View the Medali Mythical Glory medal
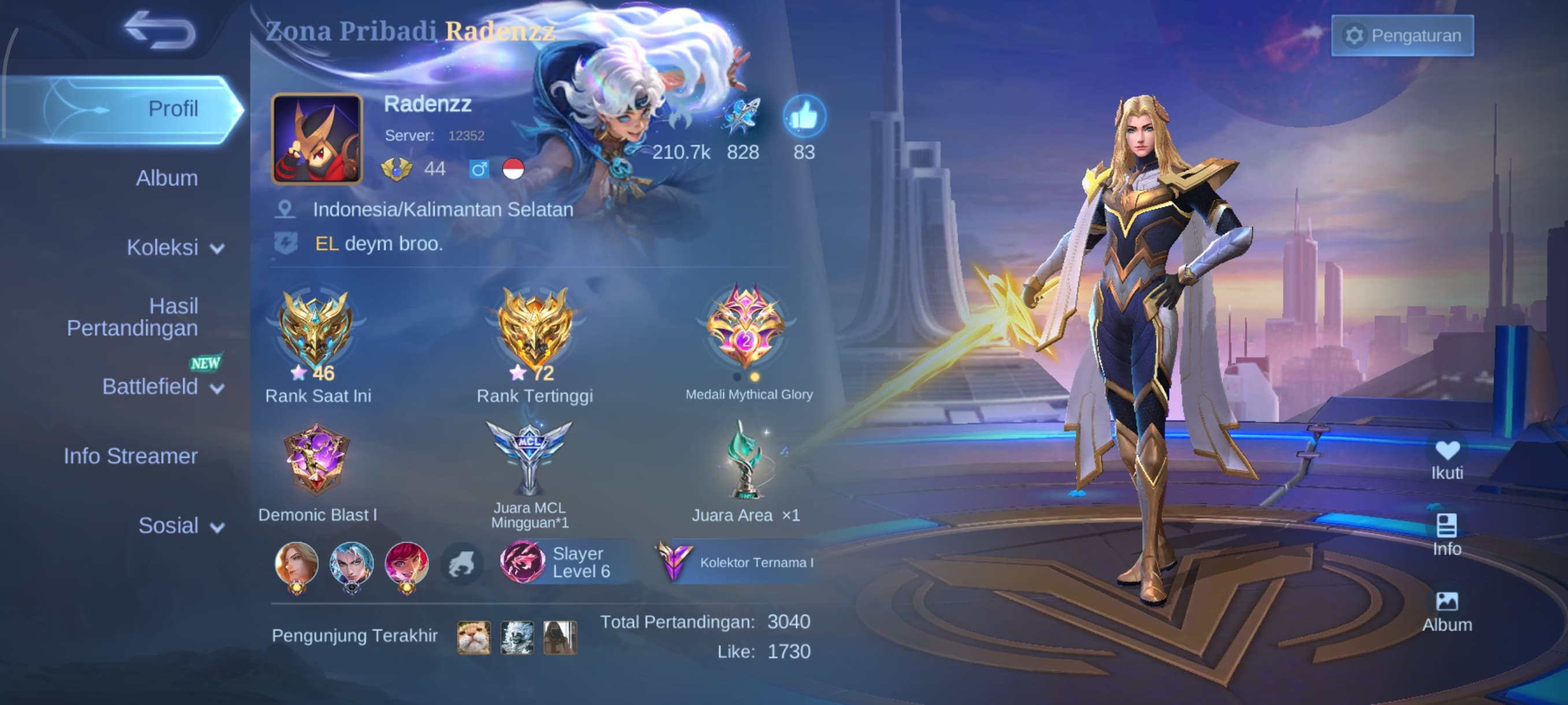 [x=746, y=328]
